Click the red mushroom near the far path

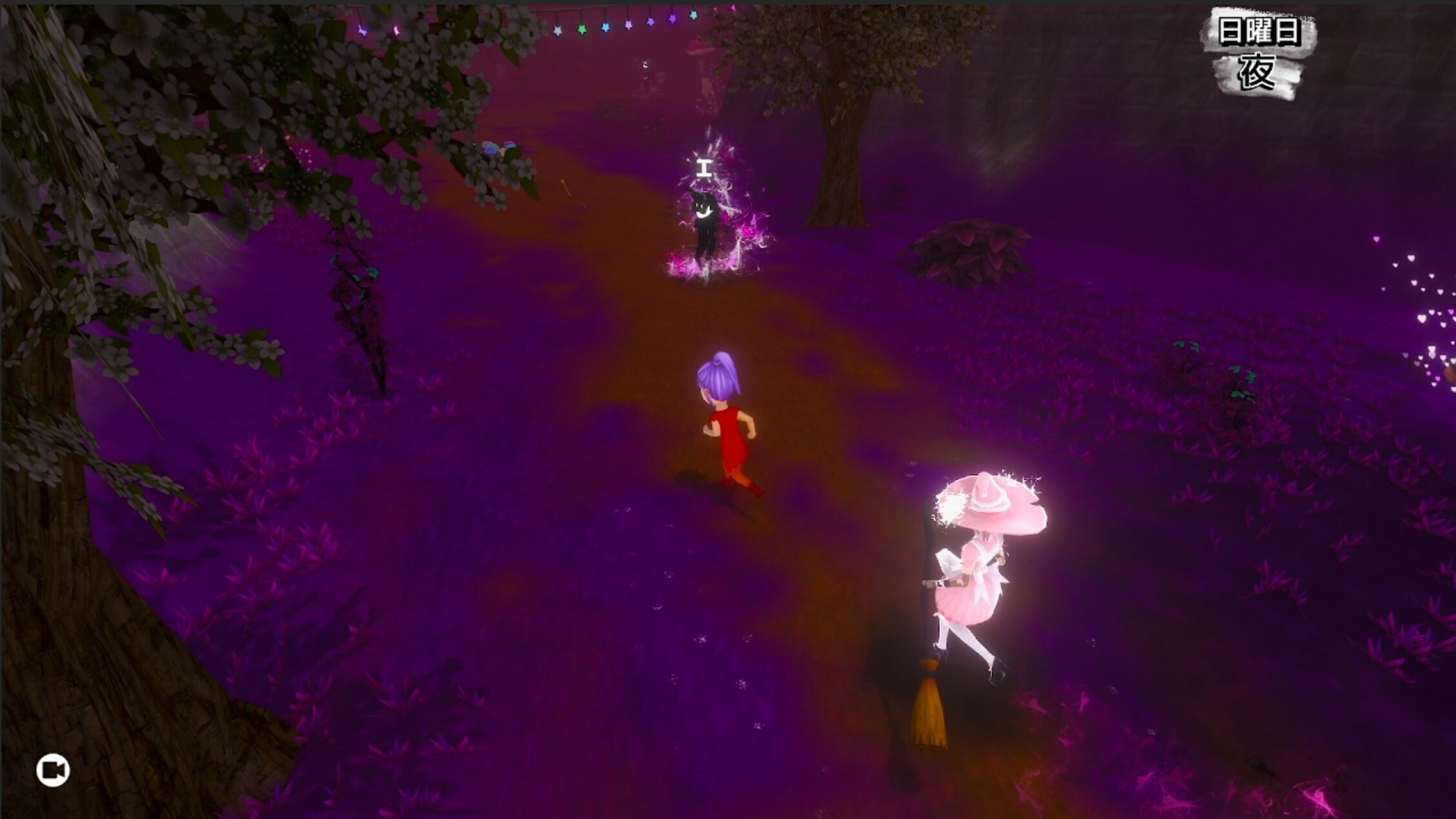click(x=701, y=49)
